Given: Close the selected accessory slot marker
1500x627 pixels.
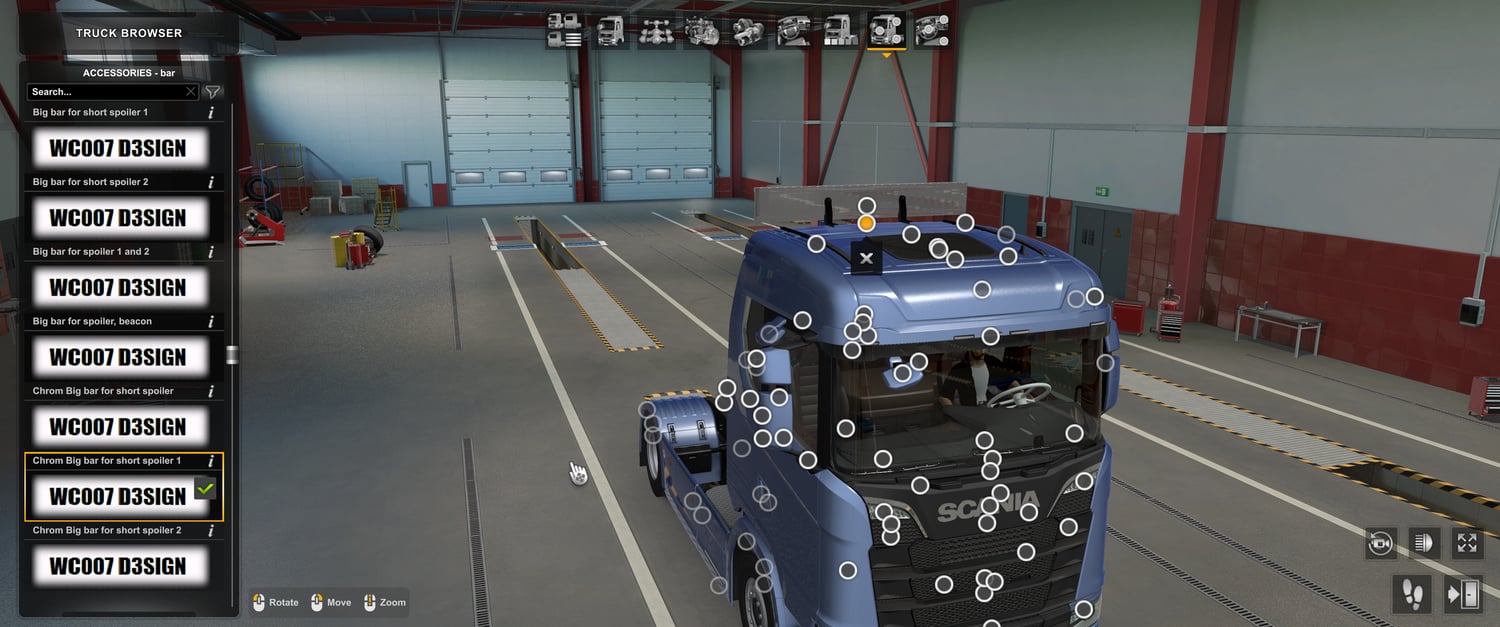Looking at the screenshot, I should click(x=866, y=258).
